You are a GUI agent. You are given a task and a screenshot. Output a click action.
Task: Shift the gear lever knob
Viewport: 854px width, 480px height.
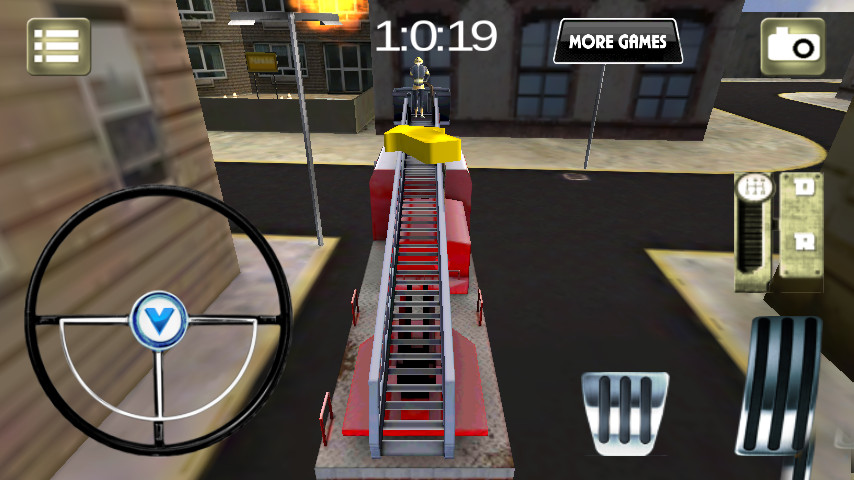click(753, 188)
